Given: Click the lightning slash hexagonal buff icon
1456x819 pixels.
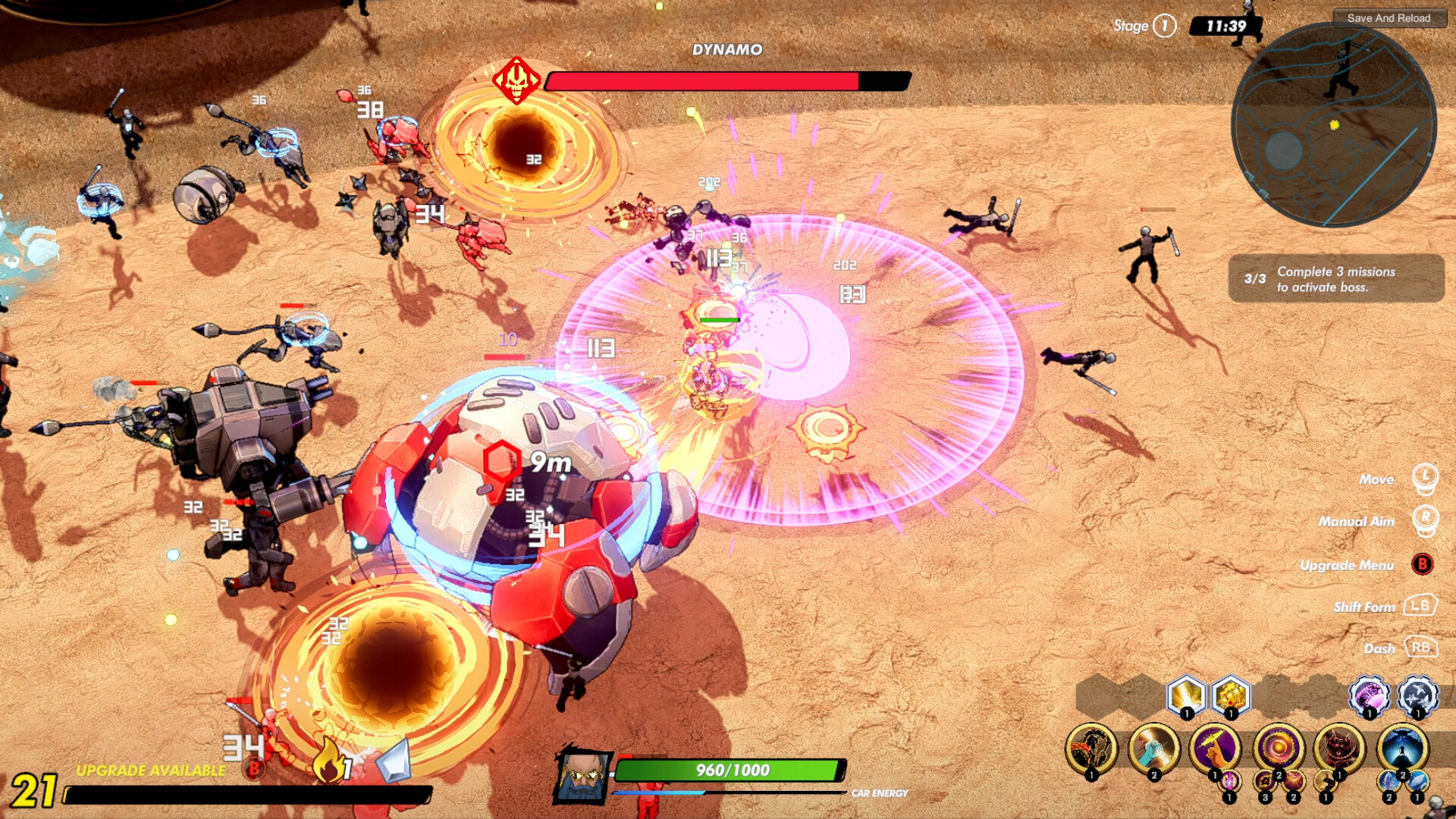Looking at the screenshot, I should pos(1188,697).
